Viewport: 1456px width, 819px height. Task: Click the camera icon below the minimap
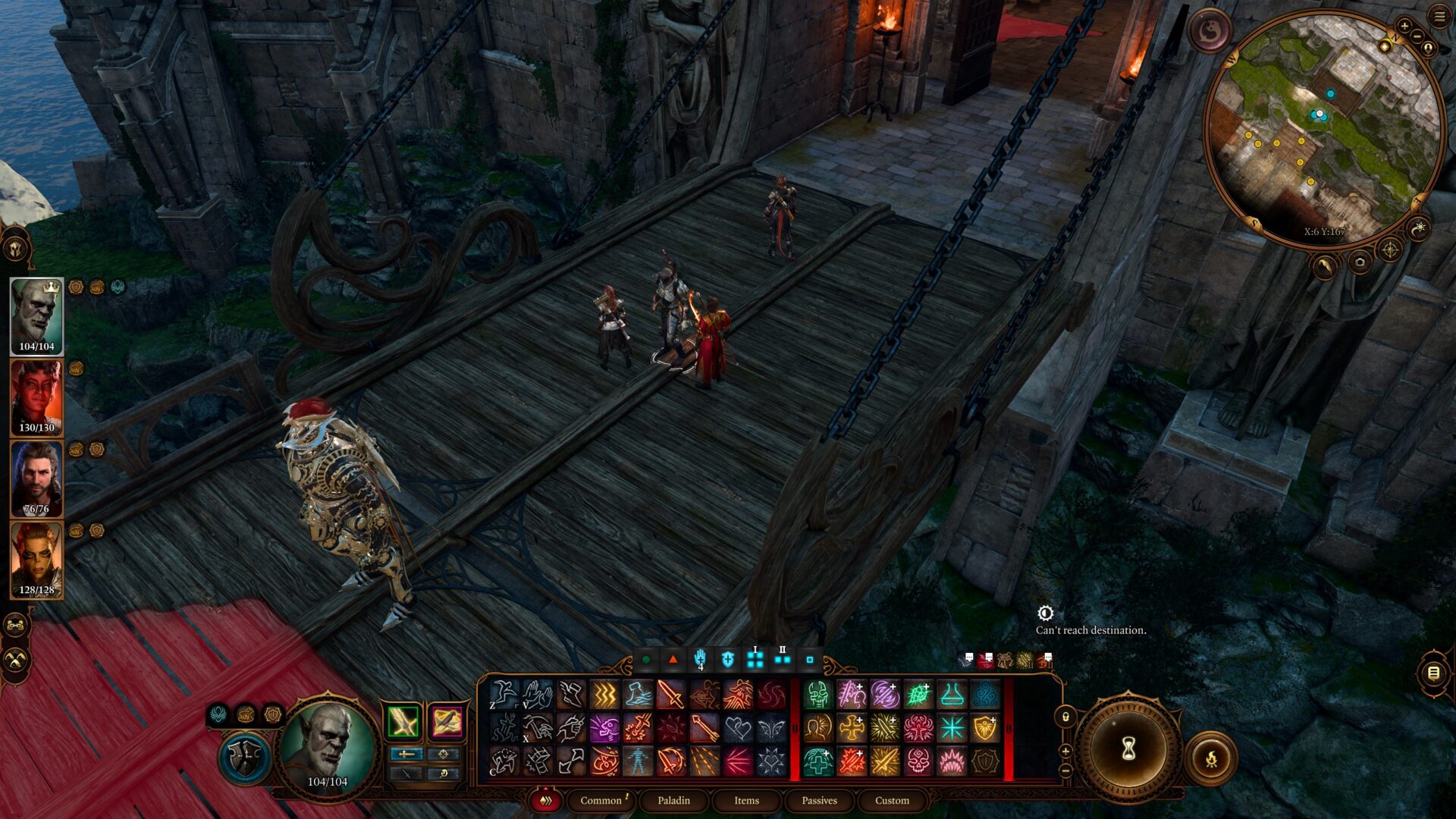(x=1360, y=262)
